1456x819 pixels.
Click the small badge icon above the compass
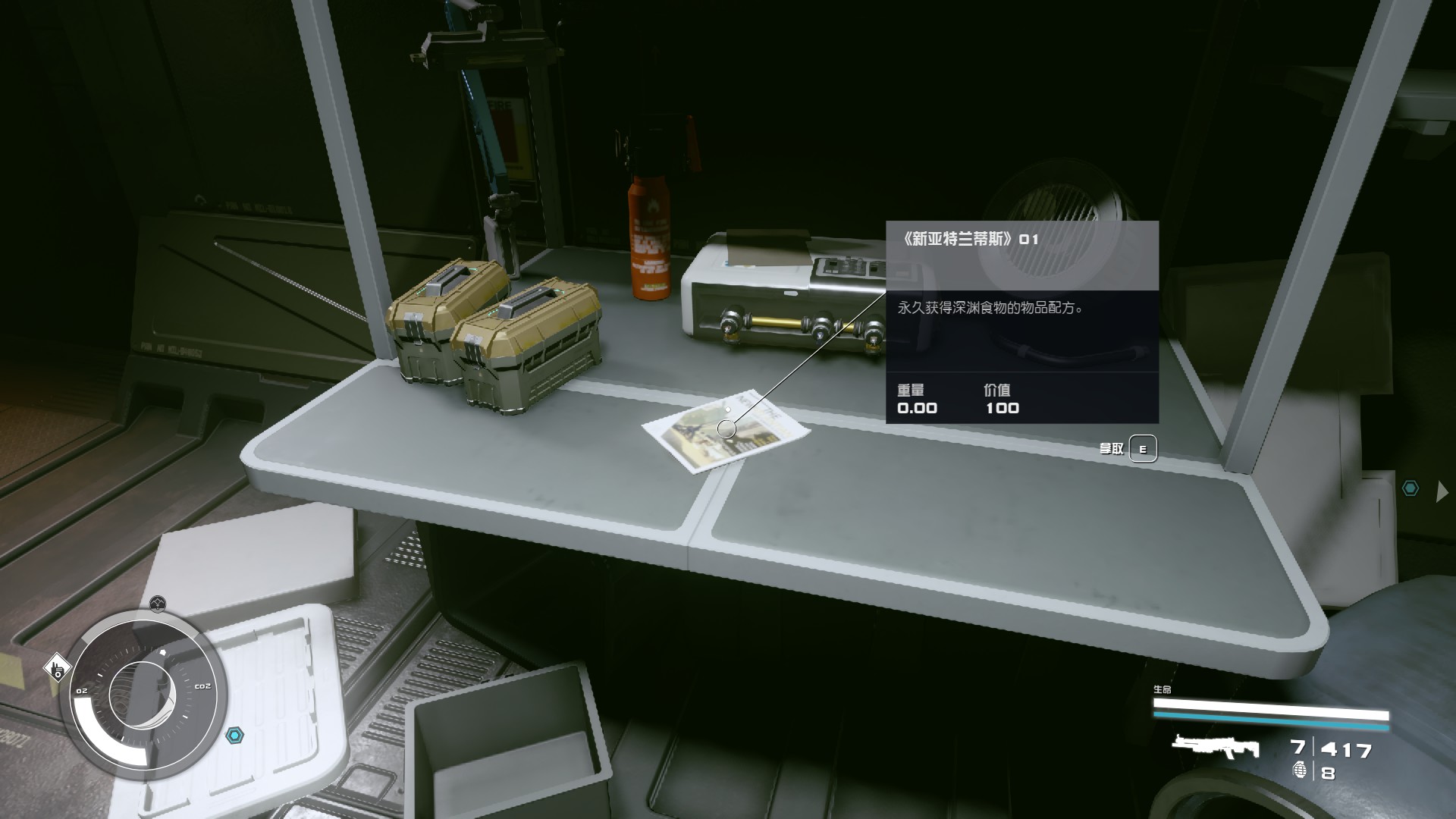[157, 604]
